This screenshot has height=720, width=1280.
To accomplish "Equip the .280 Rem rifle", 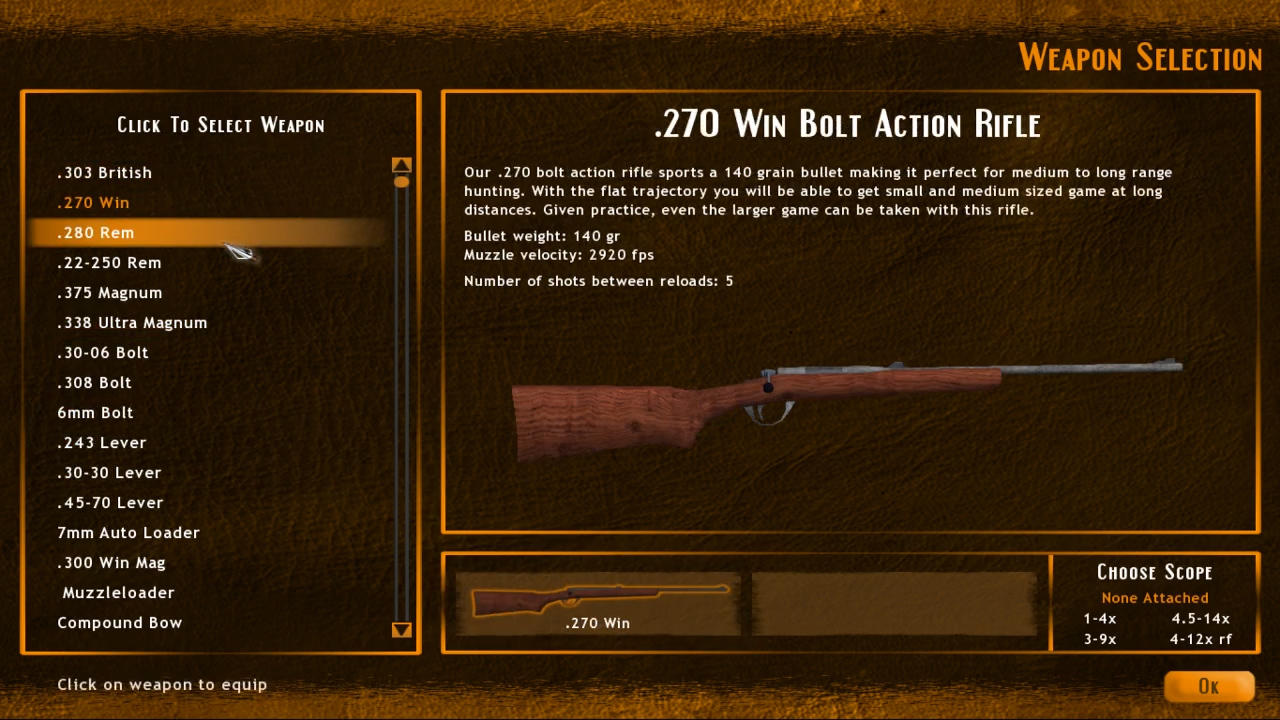I will click(95, 232).
